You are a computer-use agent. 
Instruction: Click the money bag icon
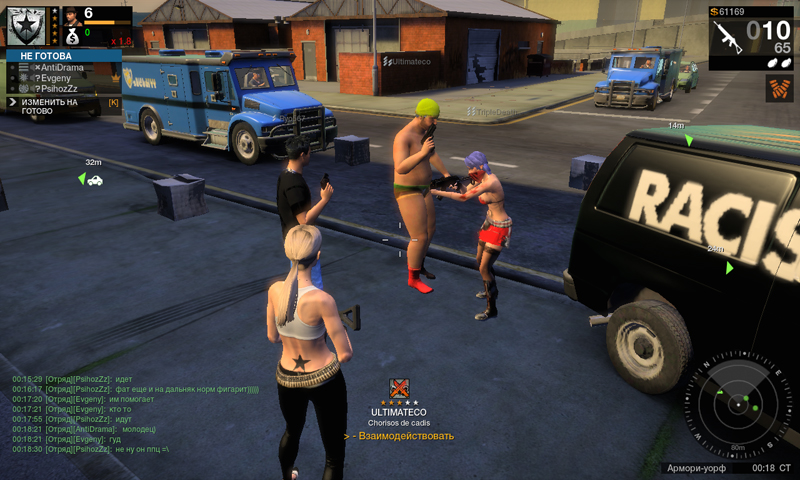pyautogui.click(x=72, y=33)
